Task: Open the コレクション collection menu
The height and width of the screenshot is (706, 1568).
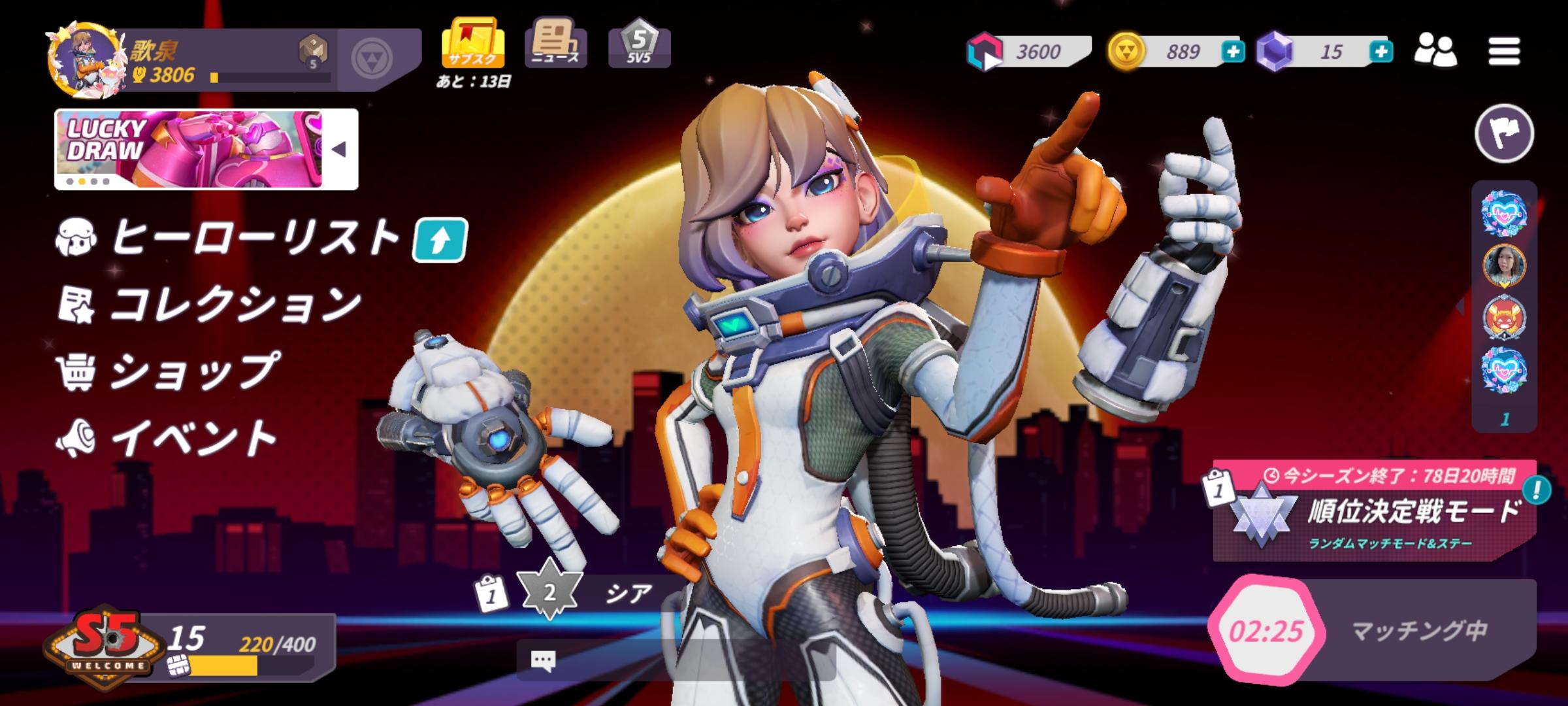Action: coord(235,305)
